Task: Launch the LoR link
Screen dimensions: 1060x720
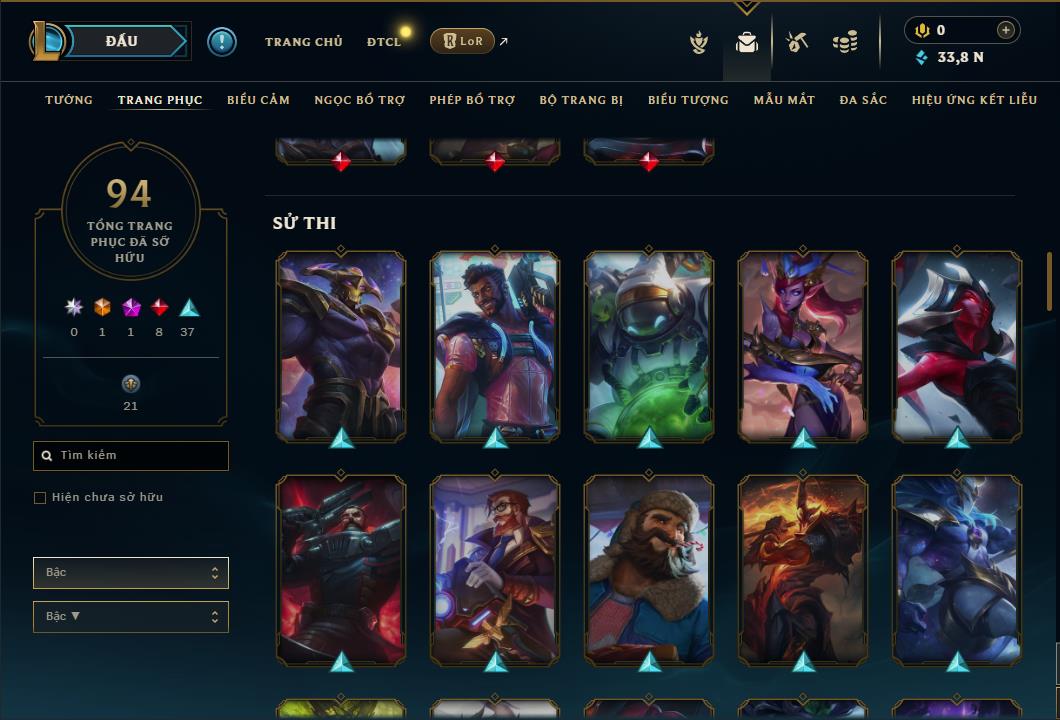Action: click(x=463, y=42)
